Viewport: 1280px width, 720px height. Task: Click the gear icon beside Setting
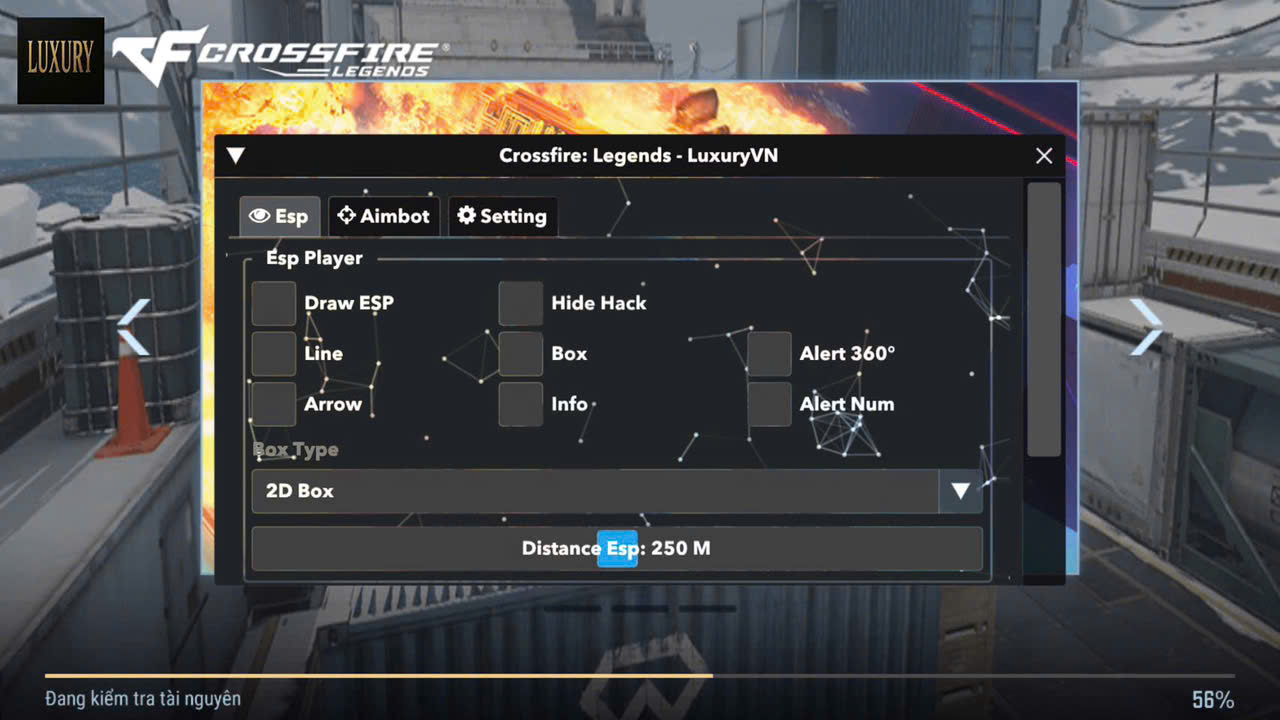(466, 215)
